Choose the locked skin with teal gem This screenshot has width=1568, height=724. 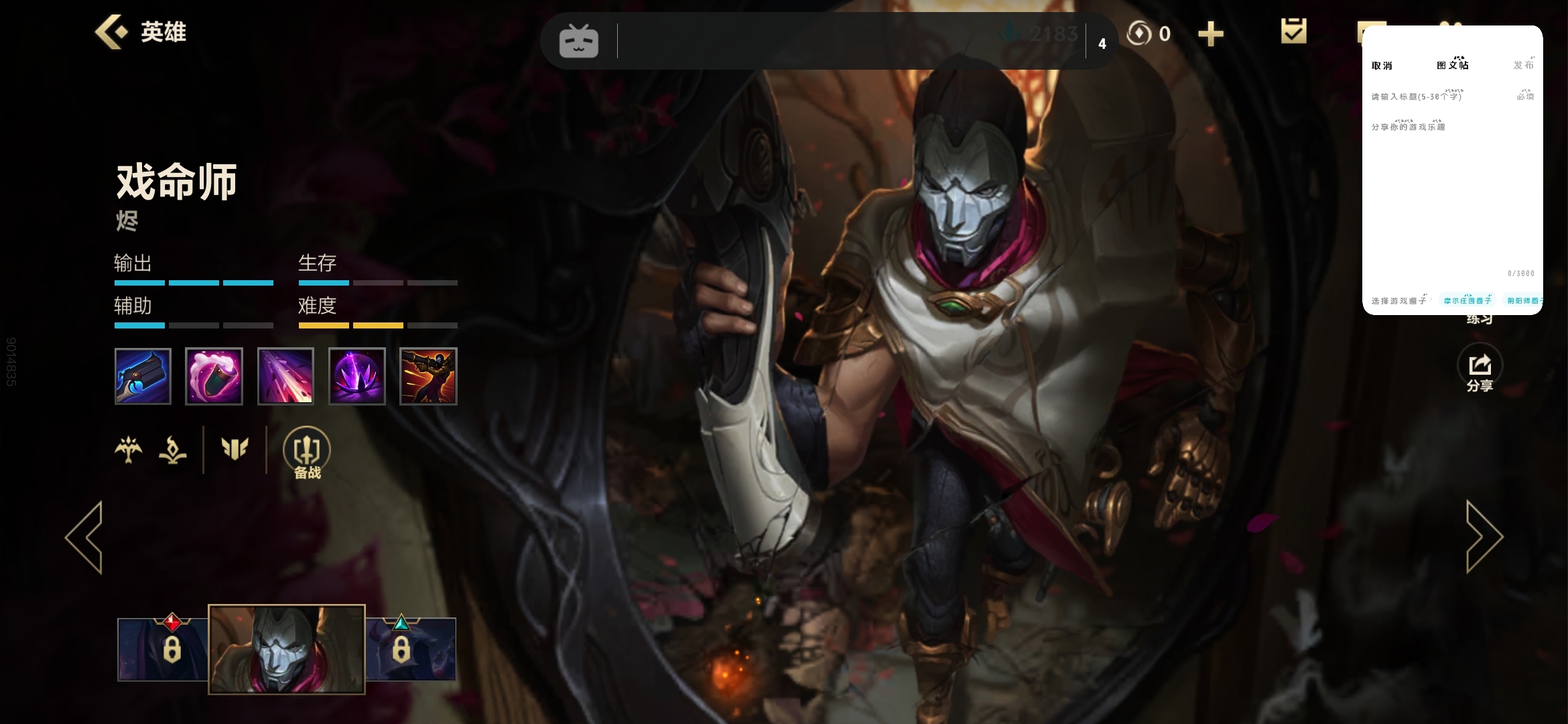(411, 648)
